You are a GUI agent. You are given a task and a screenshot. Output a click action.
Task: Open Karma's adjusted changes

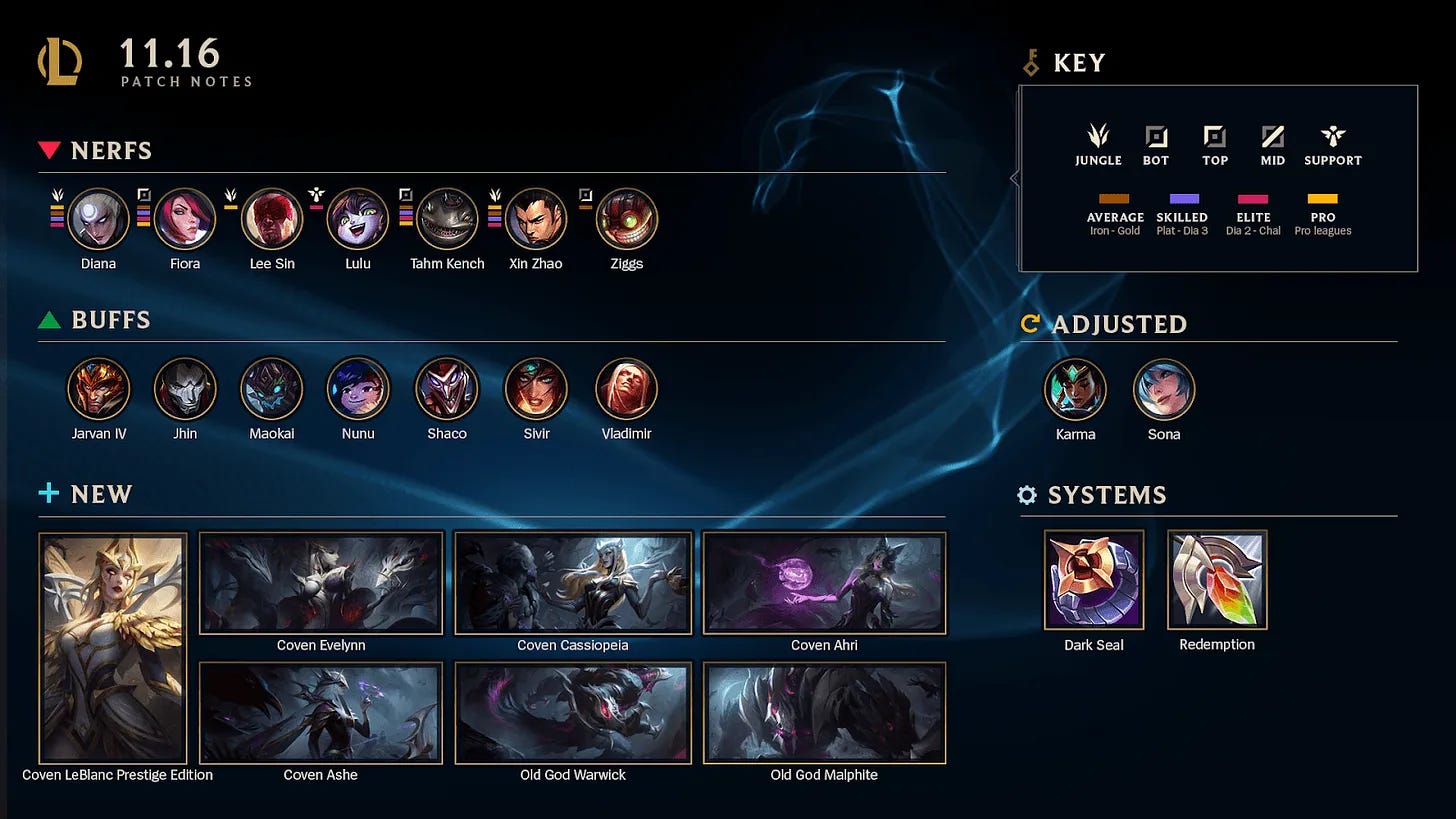click(1075, 389)
